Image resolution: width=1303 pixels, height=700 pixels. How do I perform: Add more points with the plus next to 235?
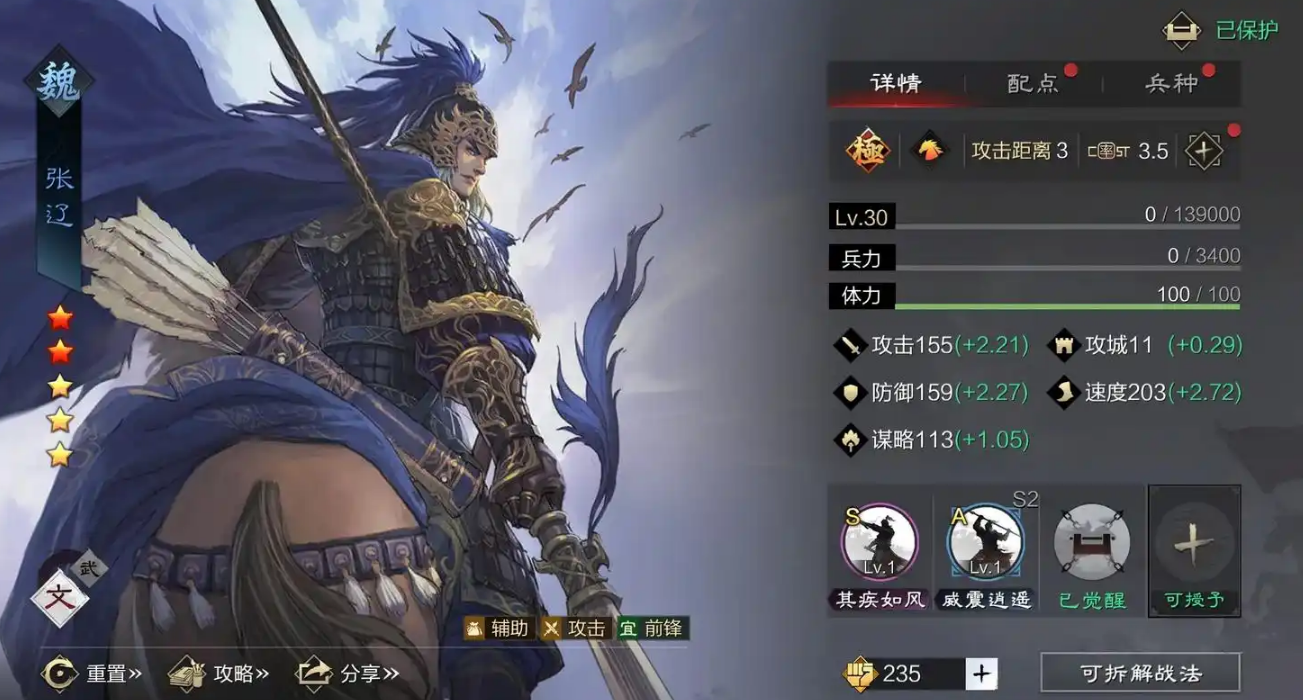tap(981, 673)
